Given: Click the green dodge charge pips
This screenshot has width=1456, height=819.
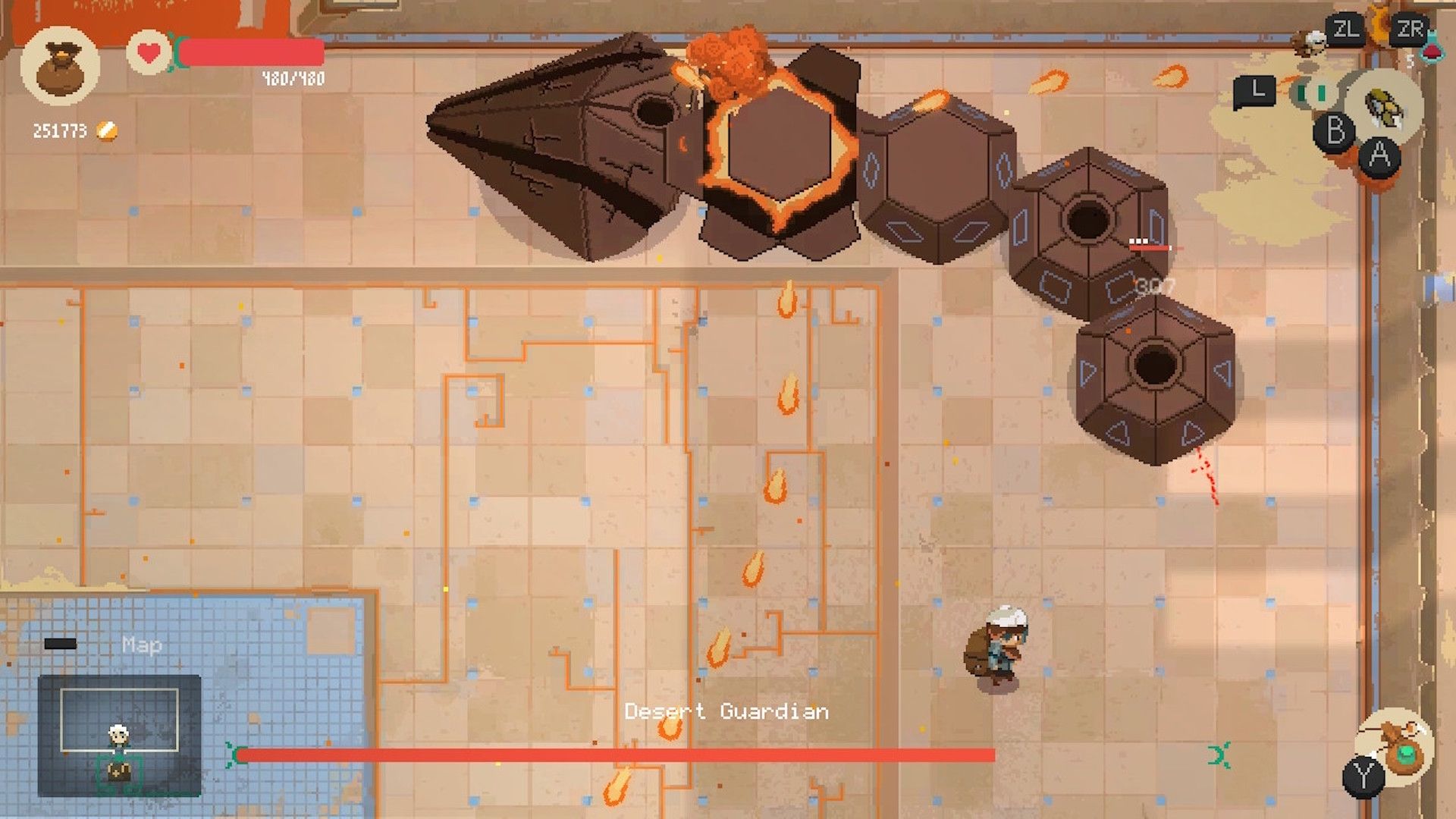Looking at the screenshot, I should [x=1312, y=93].
